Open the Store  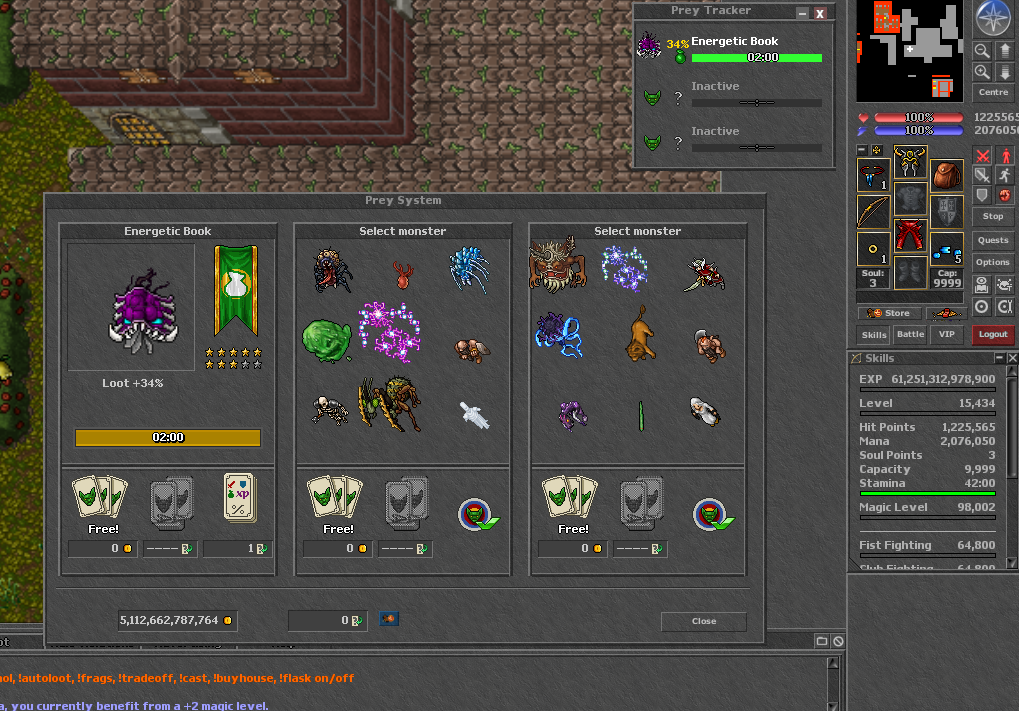pos(890,313)
